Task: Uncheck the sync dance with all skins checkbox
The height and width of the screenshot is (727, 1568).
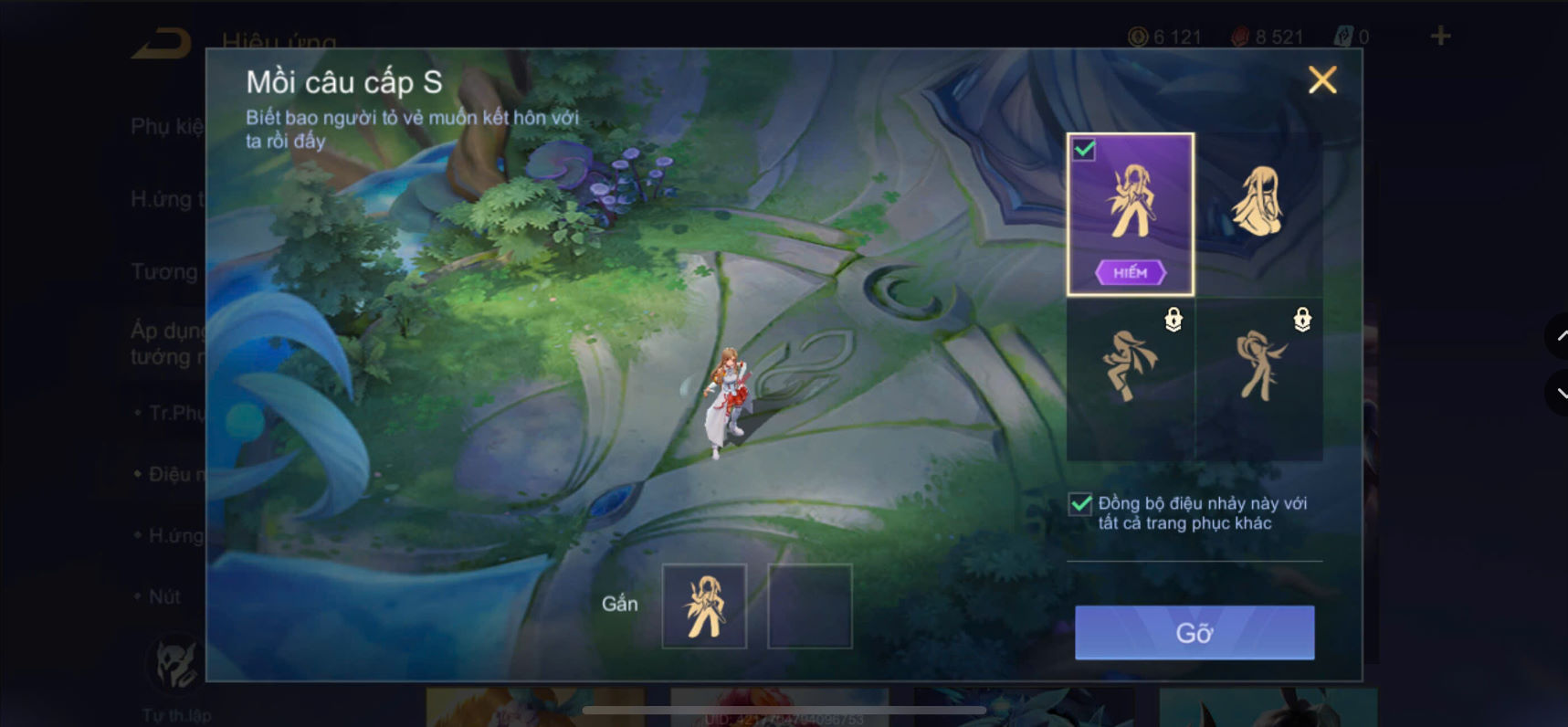Action: pos(1079,504)
